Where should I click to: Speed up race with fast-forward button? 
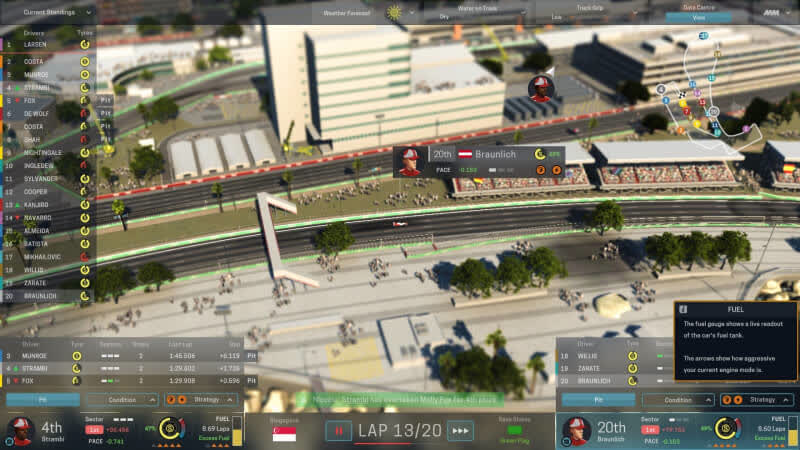pyautogui.click(x=460, y=431)
